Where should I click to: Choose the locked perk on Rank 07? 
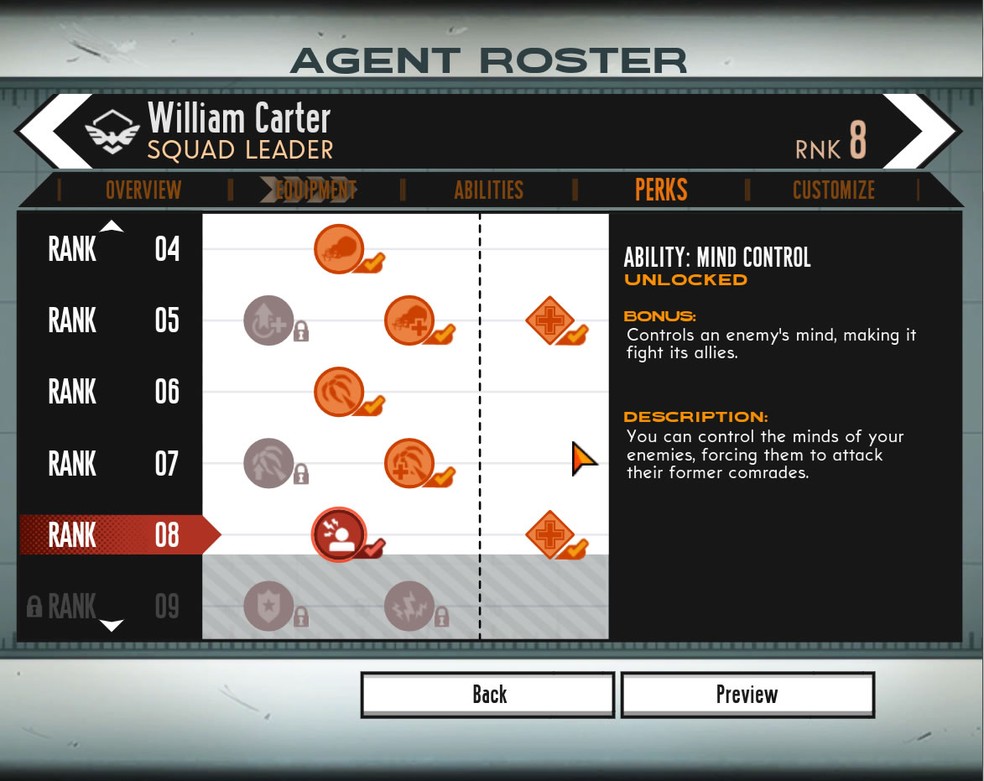269,463
